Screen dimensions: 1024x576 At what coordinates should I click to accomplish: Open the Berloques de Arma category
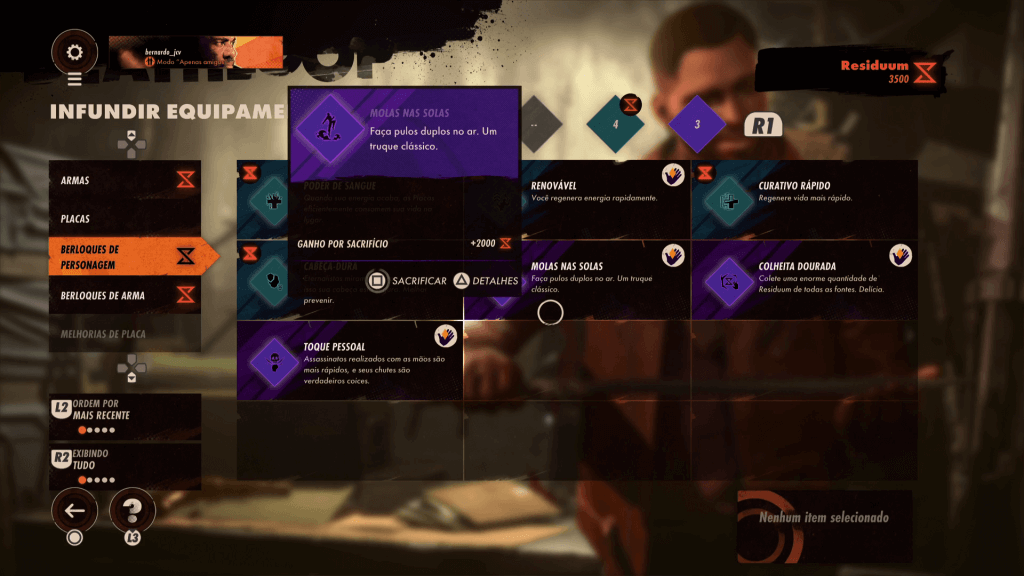click(x=125, y=295)
